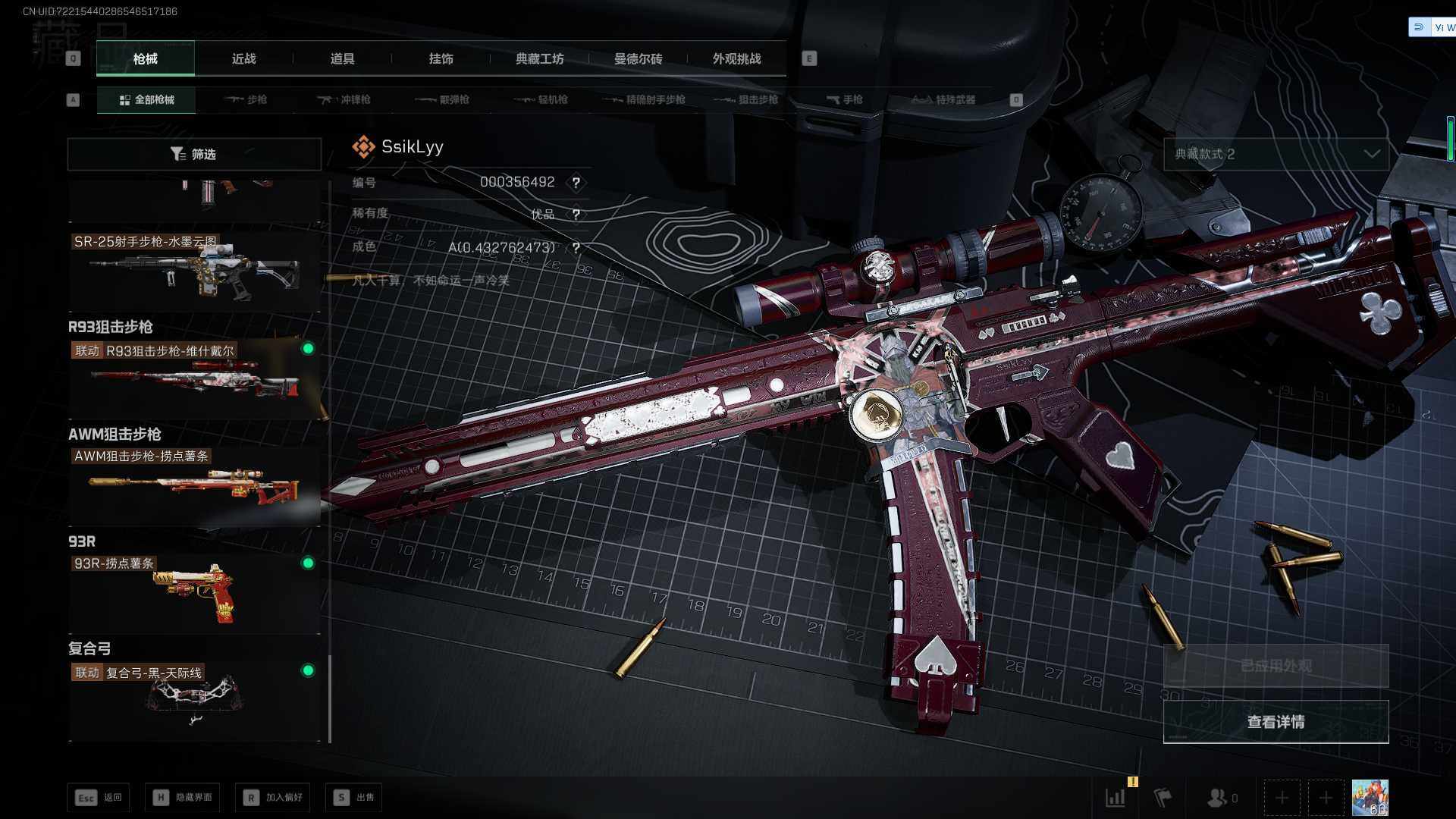The height and width of the screenshot is (819, 1456).
Task: Show only 冲锋枪 submachine guns
Action: (345, 99)
